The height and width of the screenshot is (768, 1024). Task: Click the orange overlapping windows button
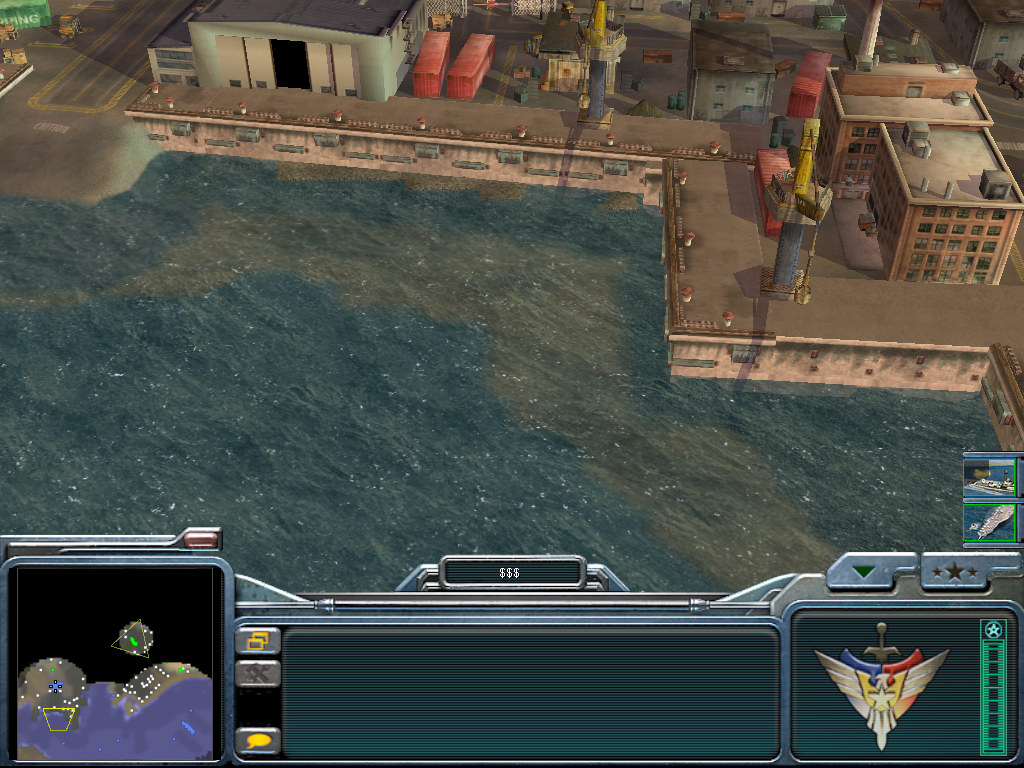(259, 640)
